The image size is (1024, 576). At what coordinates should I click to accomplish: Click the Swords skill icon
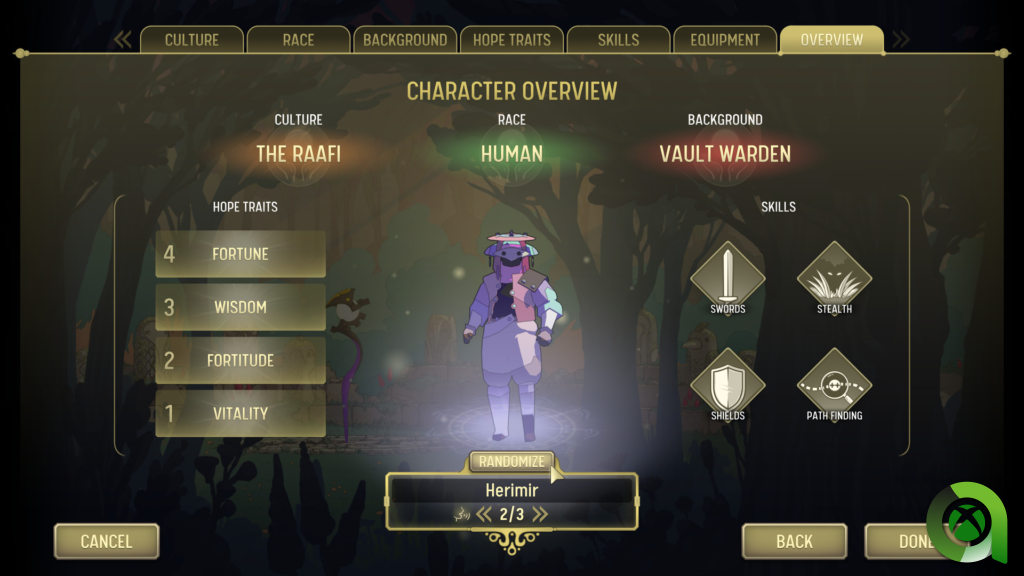pos(728,274)
